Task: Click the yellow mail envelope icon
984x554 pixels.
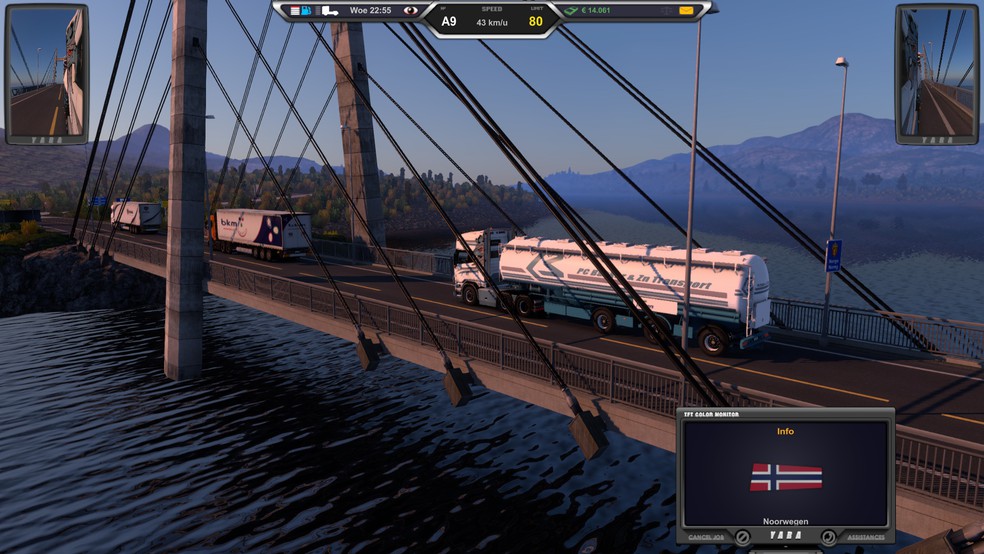Action: click(686, 10)
